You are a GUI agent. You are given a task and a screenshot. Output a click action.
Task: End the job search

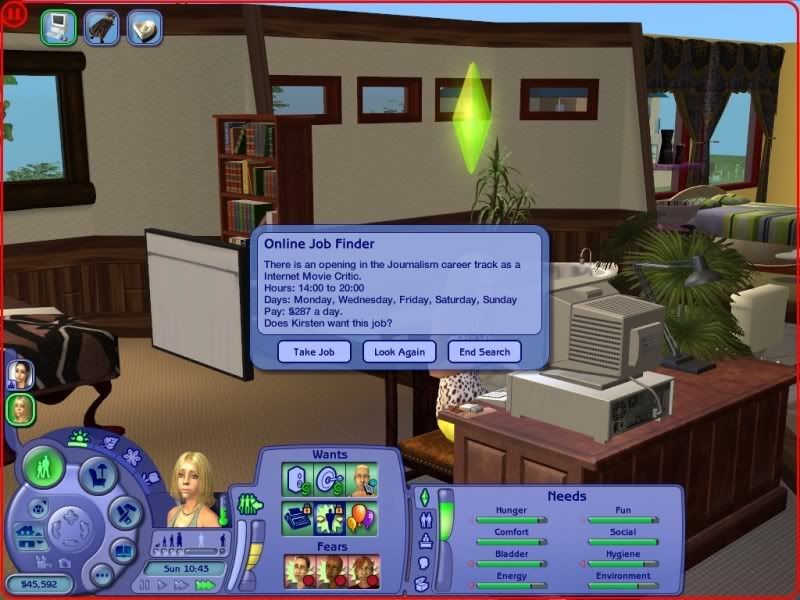click(x=485, y=351)
